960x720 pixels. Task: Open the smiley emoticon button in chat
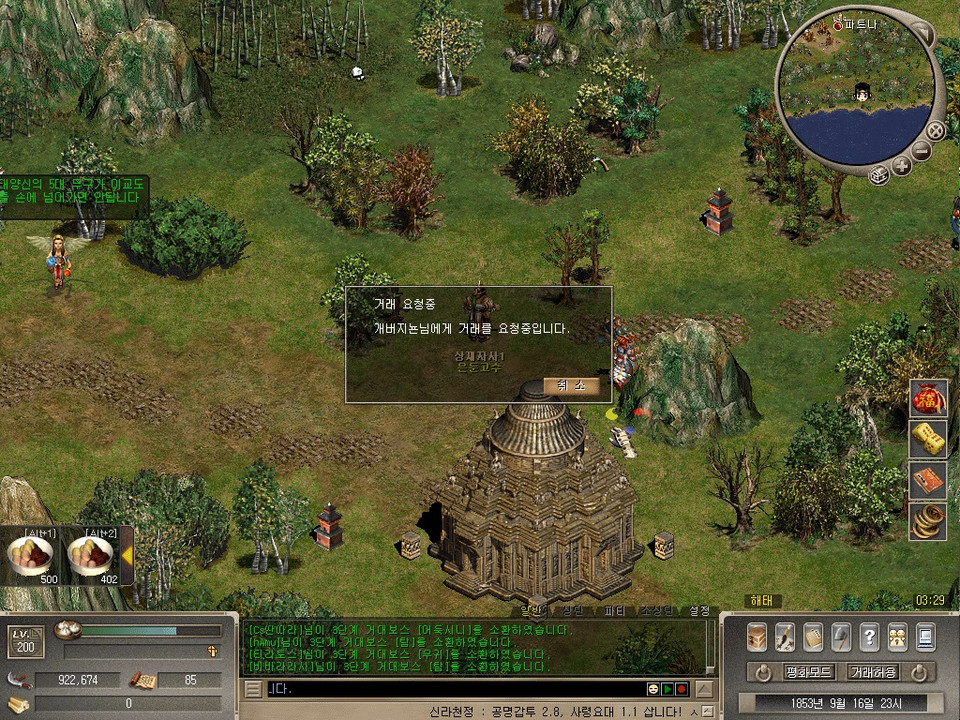[x=652, y=689]
